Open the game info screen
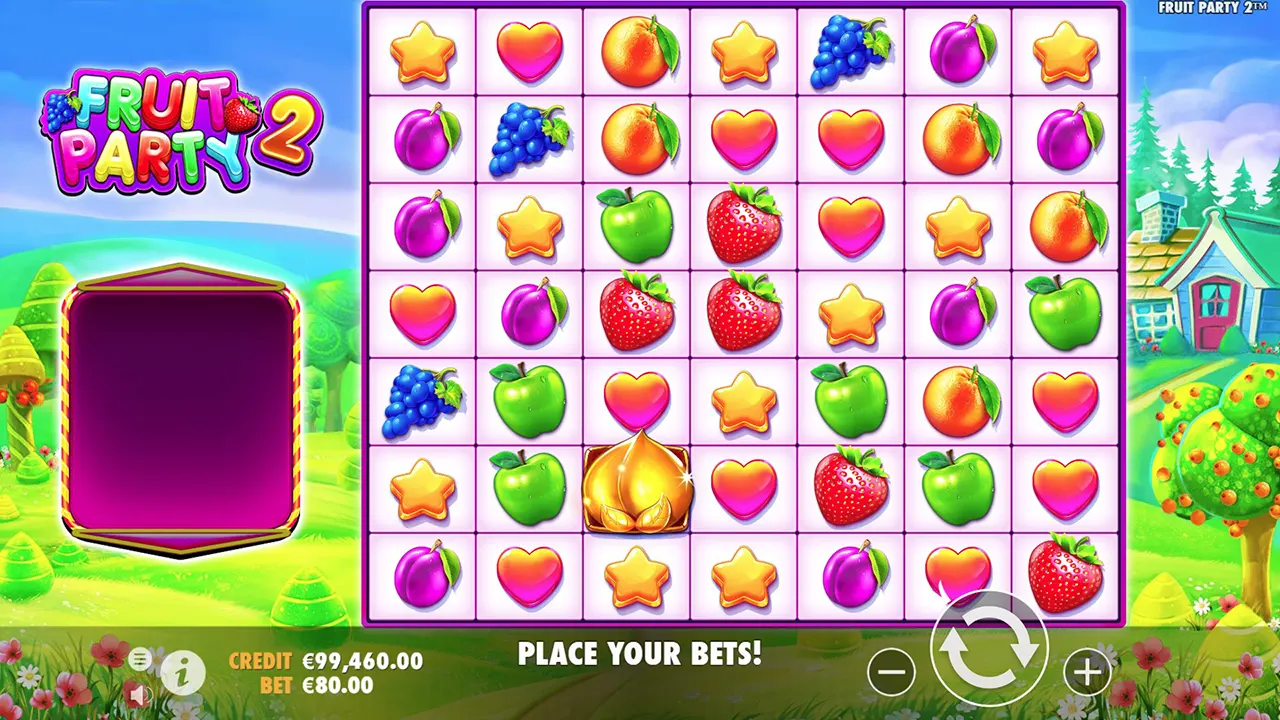This screenshot has width=1280, height=720. (x=180, y=671)
